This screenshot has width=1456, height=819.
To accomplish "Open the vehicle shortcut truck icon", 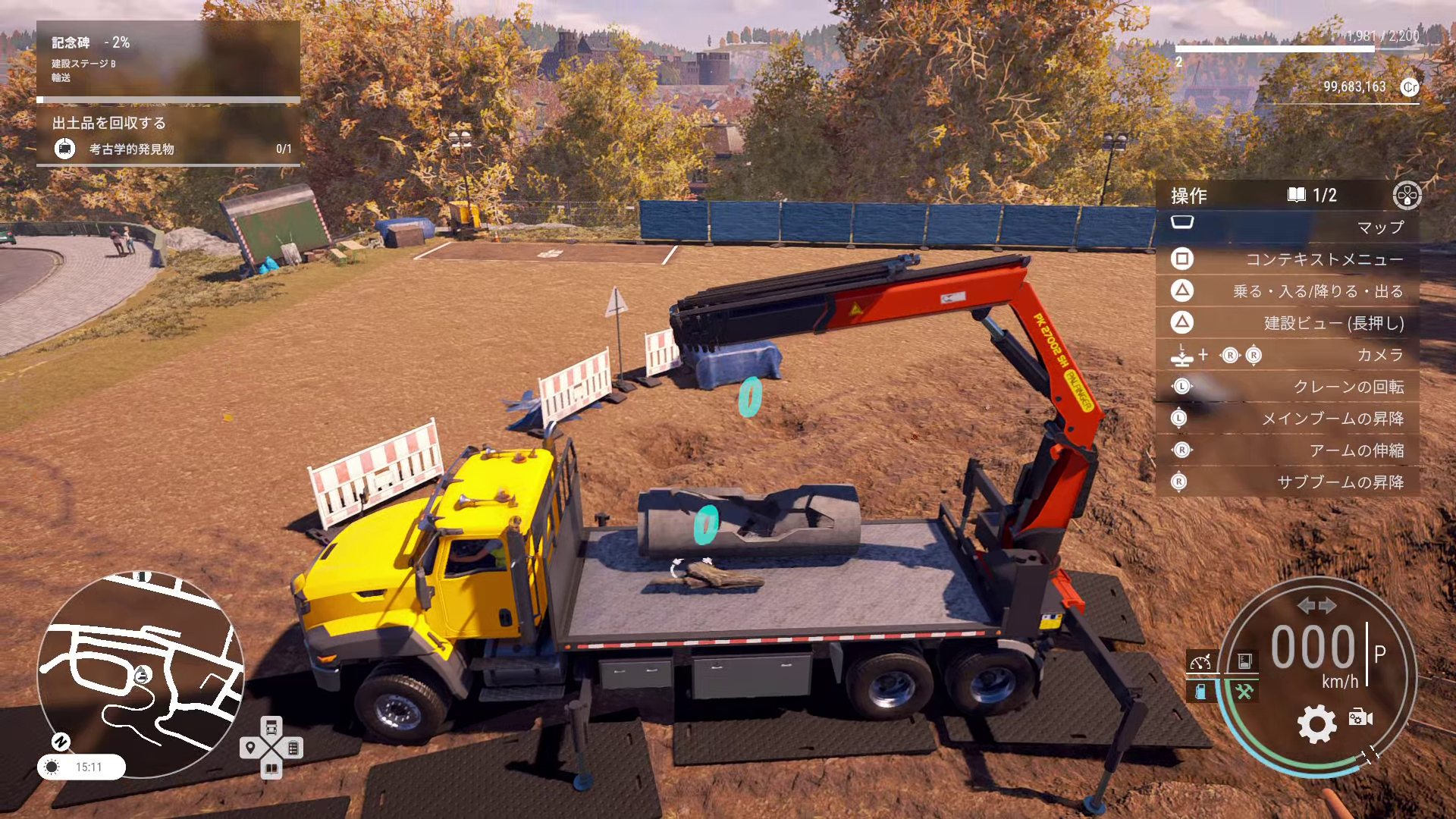I will coord(271,727).
